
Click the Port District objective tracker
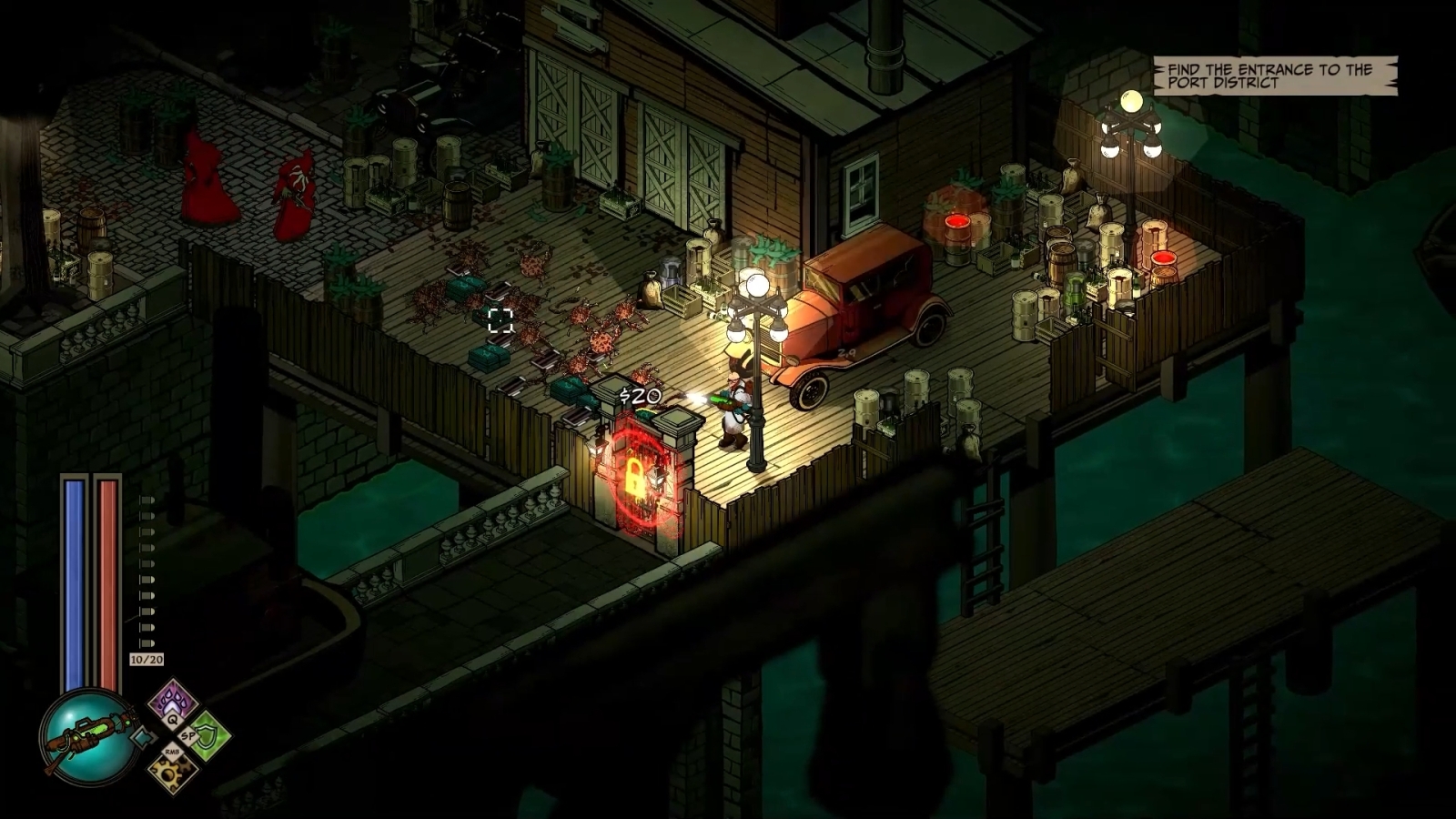(1274, 76)
